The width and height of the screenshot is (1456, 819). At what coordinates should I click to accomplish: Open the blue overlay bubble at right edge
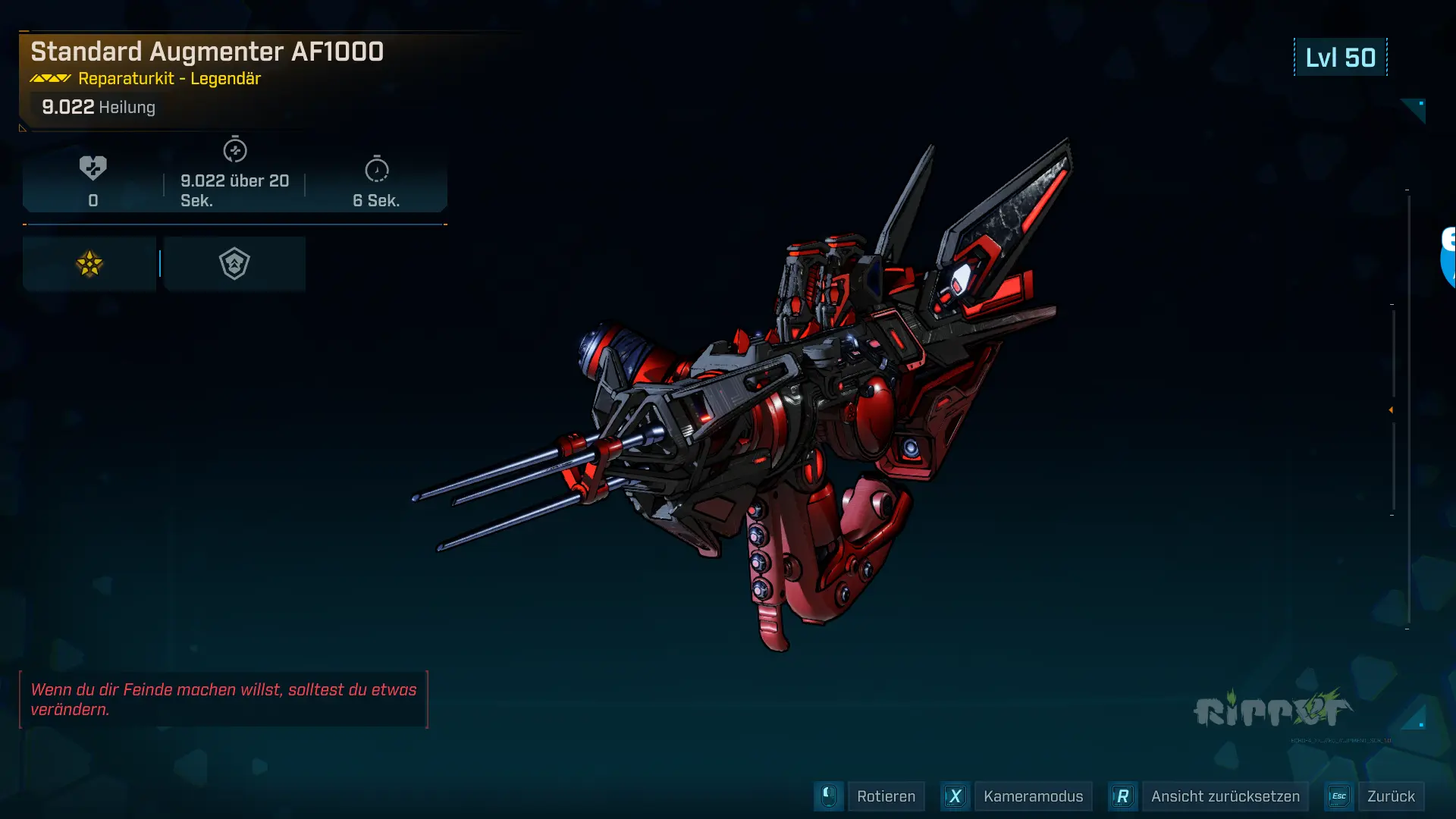(1447, 258)
